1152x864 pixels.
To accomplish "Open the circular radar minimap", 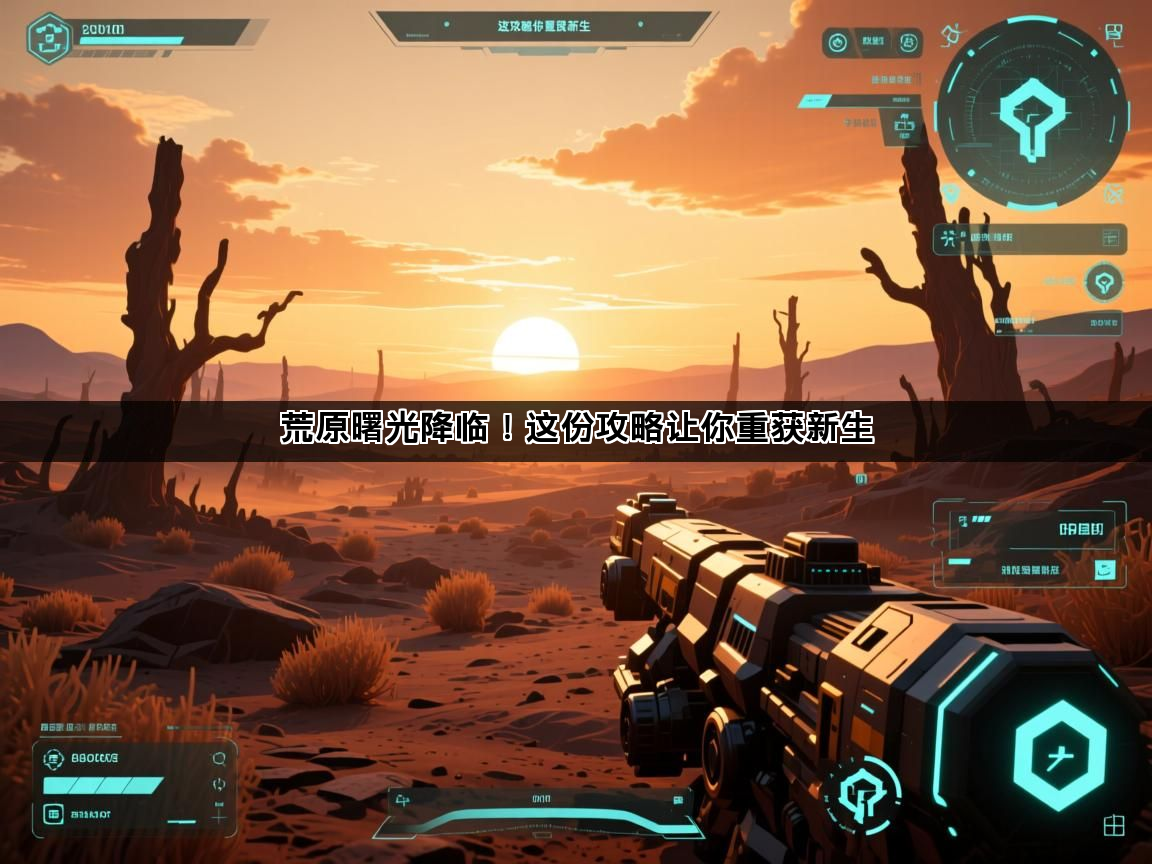I will 1031,112.
